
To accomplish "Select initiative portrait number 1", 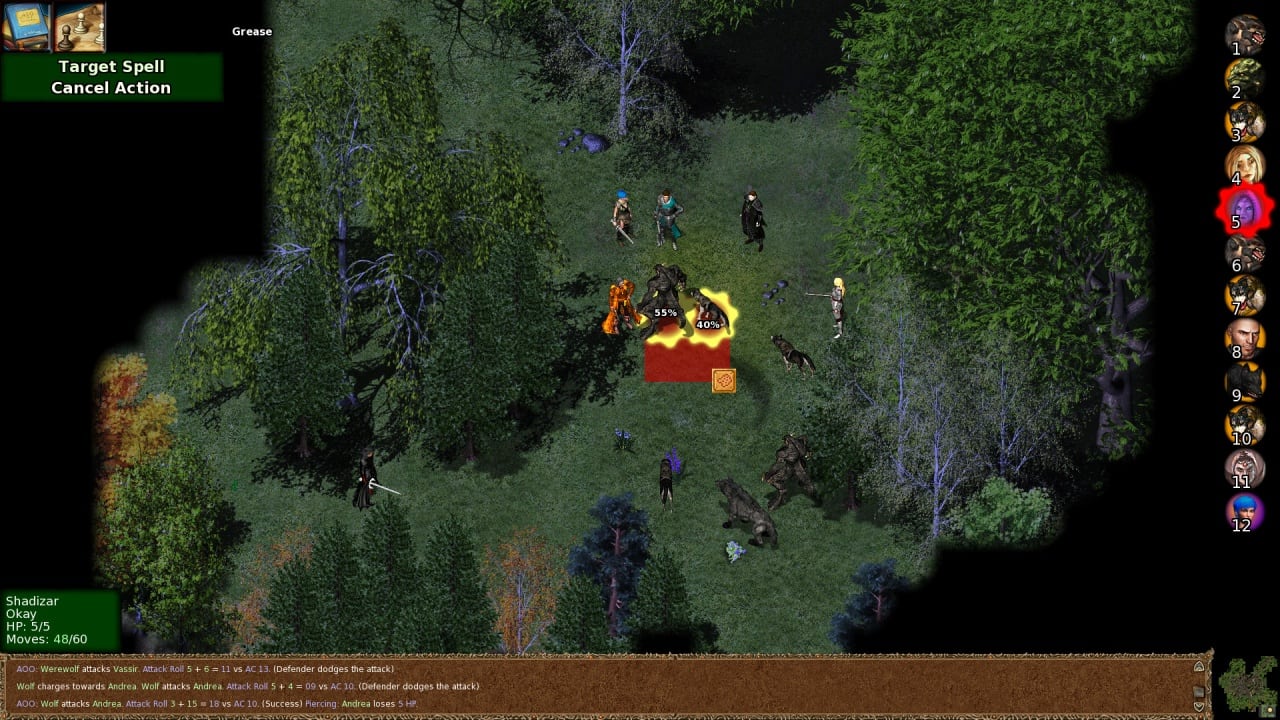I will point(1244,34).
